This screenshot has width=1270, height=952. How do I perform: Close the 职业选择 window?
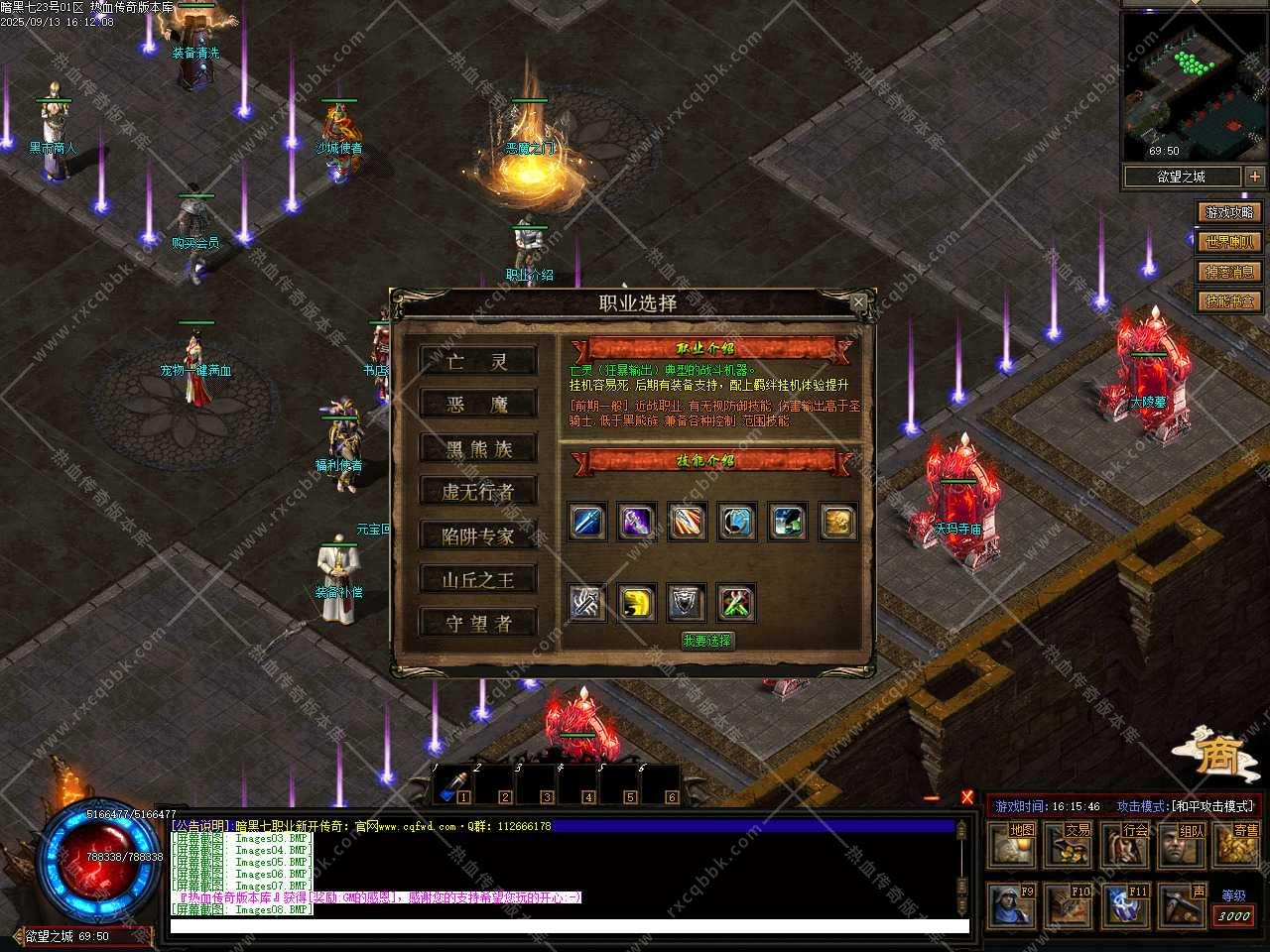(858, 301)
